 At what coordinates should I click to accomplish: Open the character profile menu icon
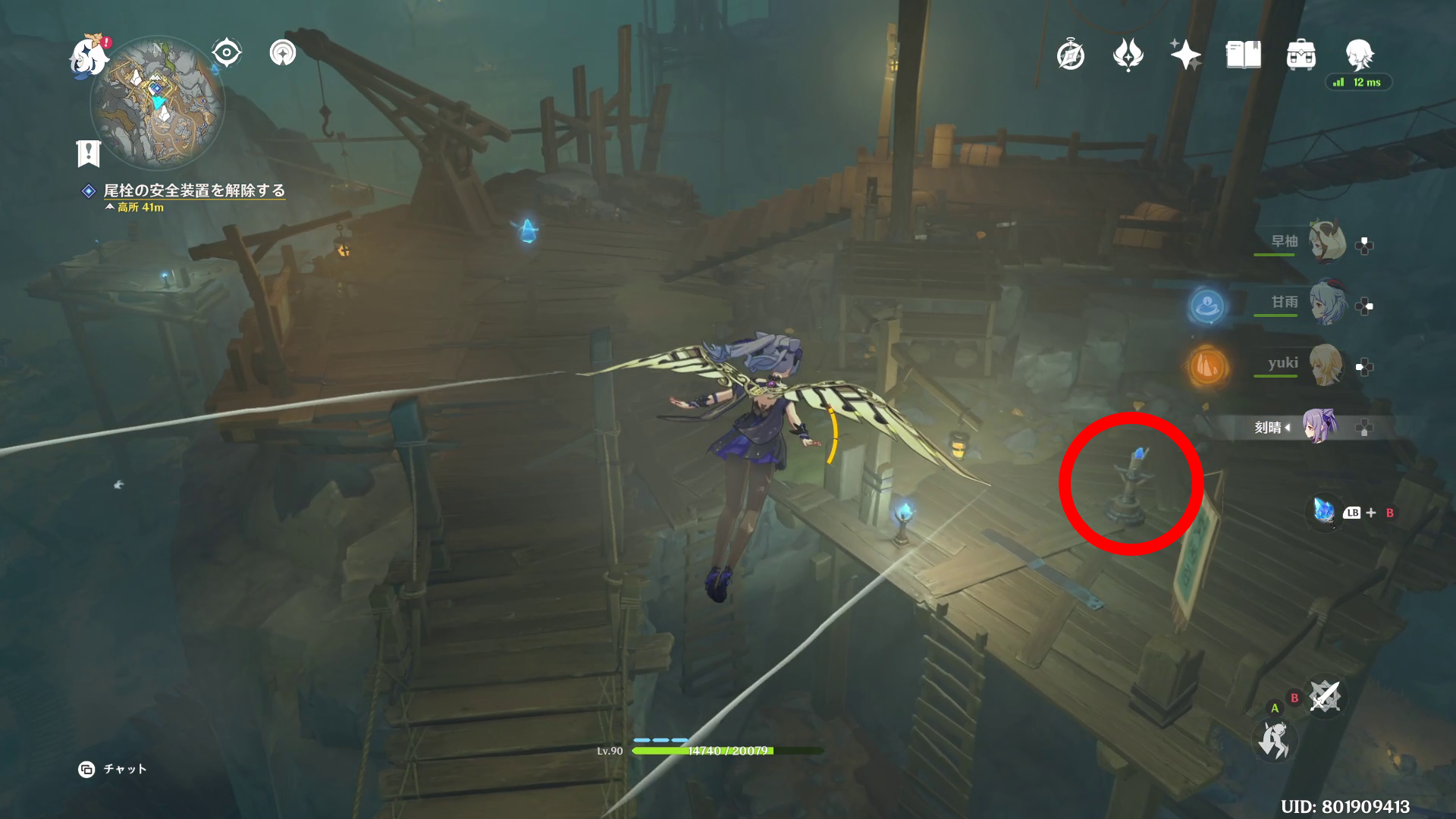coord(1359,55)
